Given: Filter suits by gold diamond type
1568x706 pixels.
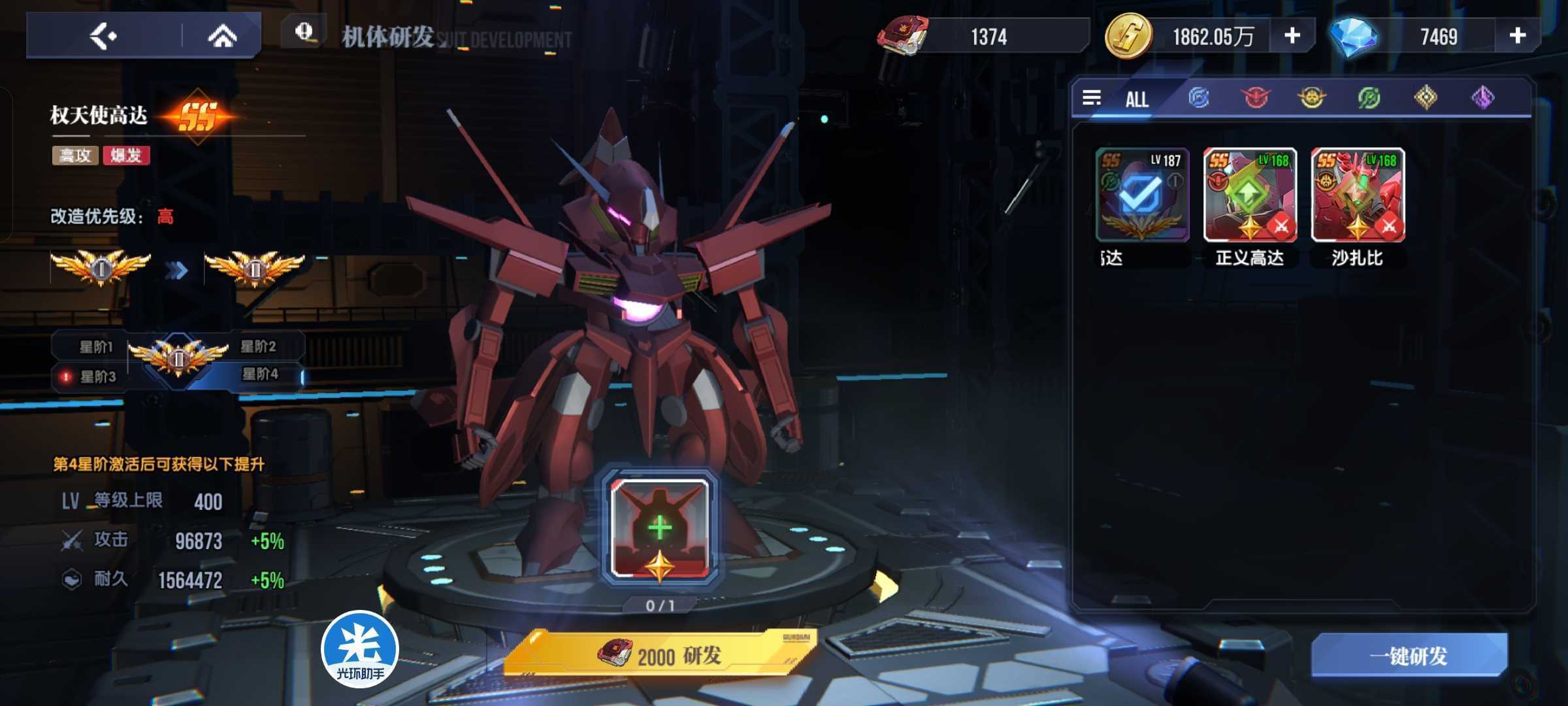Looking at the screenshot, I should [1426, 98].
